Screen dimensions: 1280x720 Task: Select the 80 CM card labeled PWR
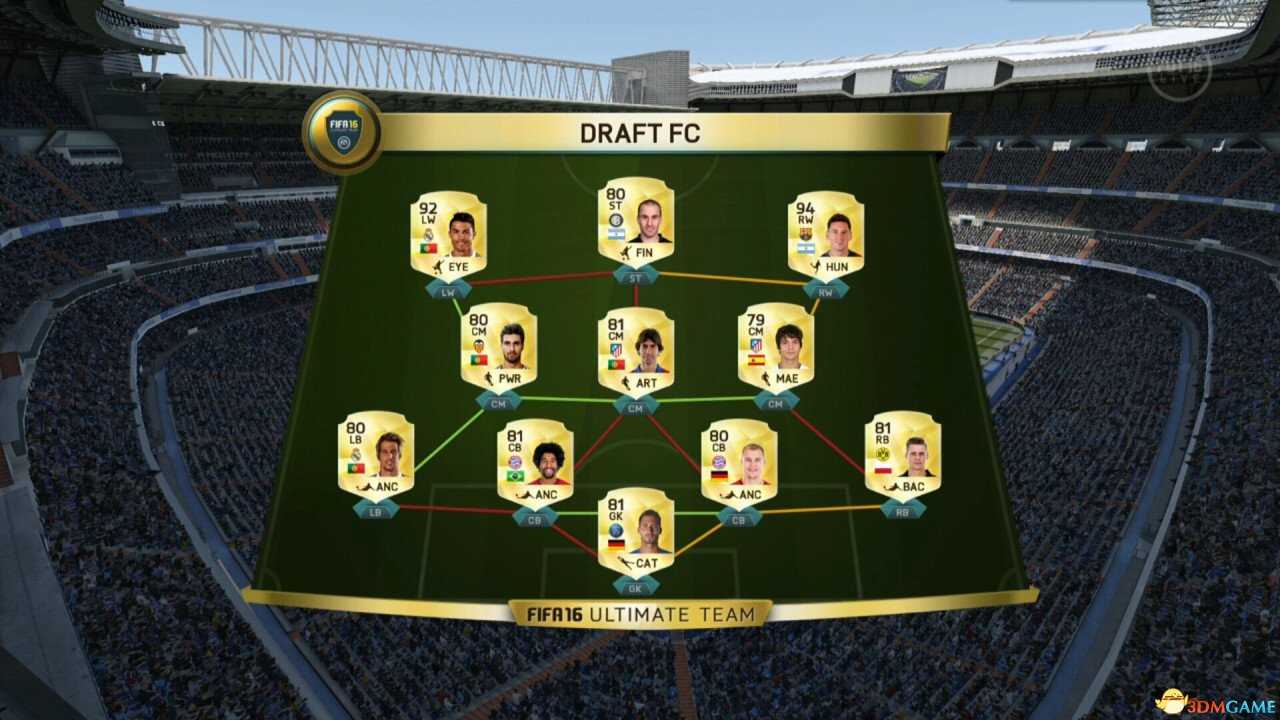click(498, 346)
